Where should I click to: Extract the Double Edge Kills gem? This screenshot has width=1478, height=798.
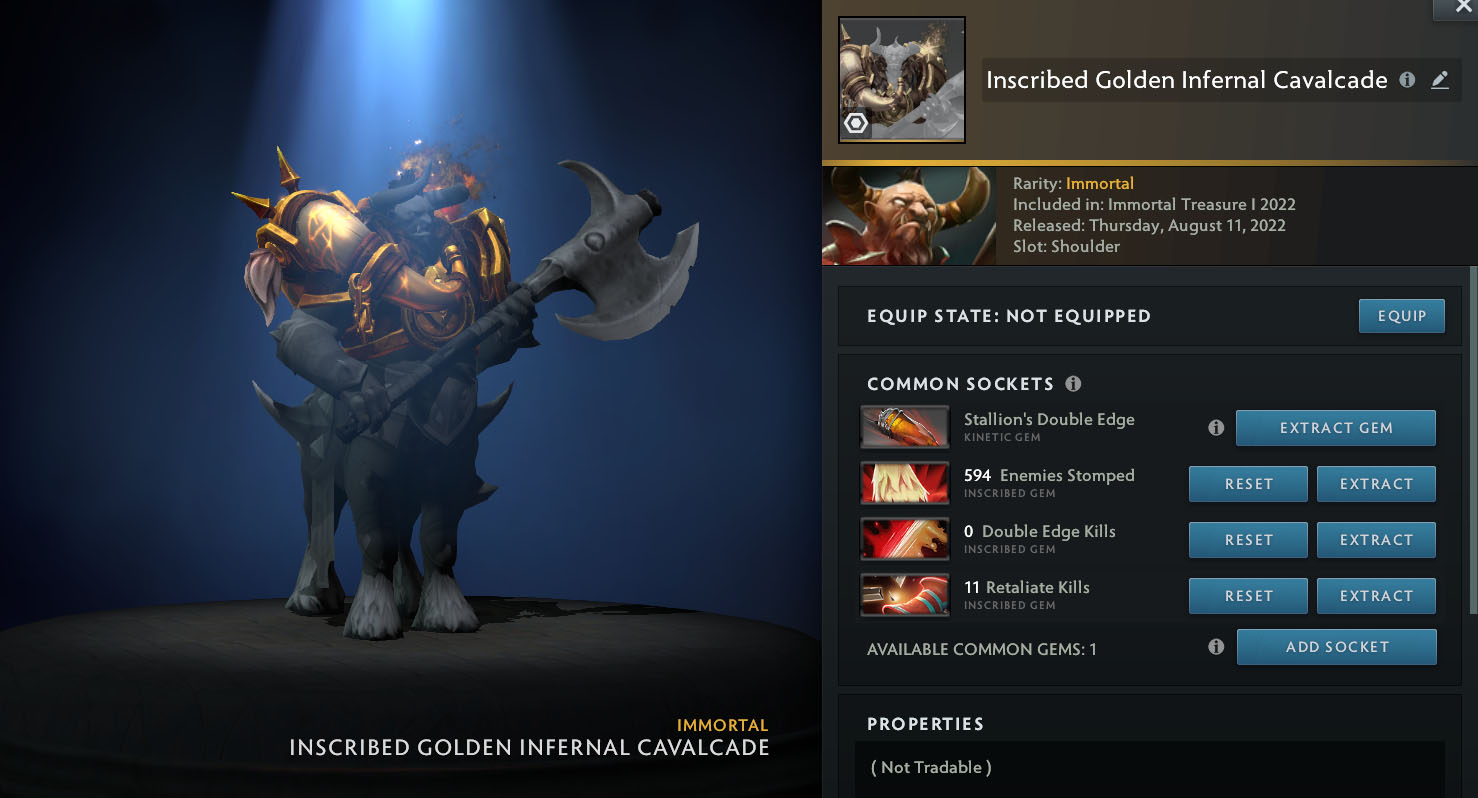pos(1375,540)
